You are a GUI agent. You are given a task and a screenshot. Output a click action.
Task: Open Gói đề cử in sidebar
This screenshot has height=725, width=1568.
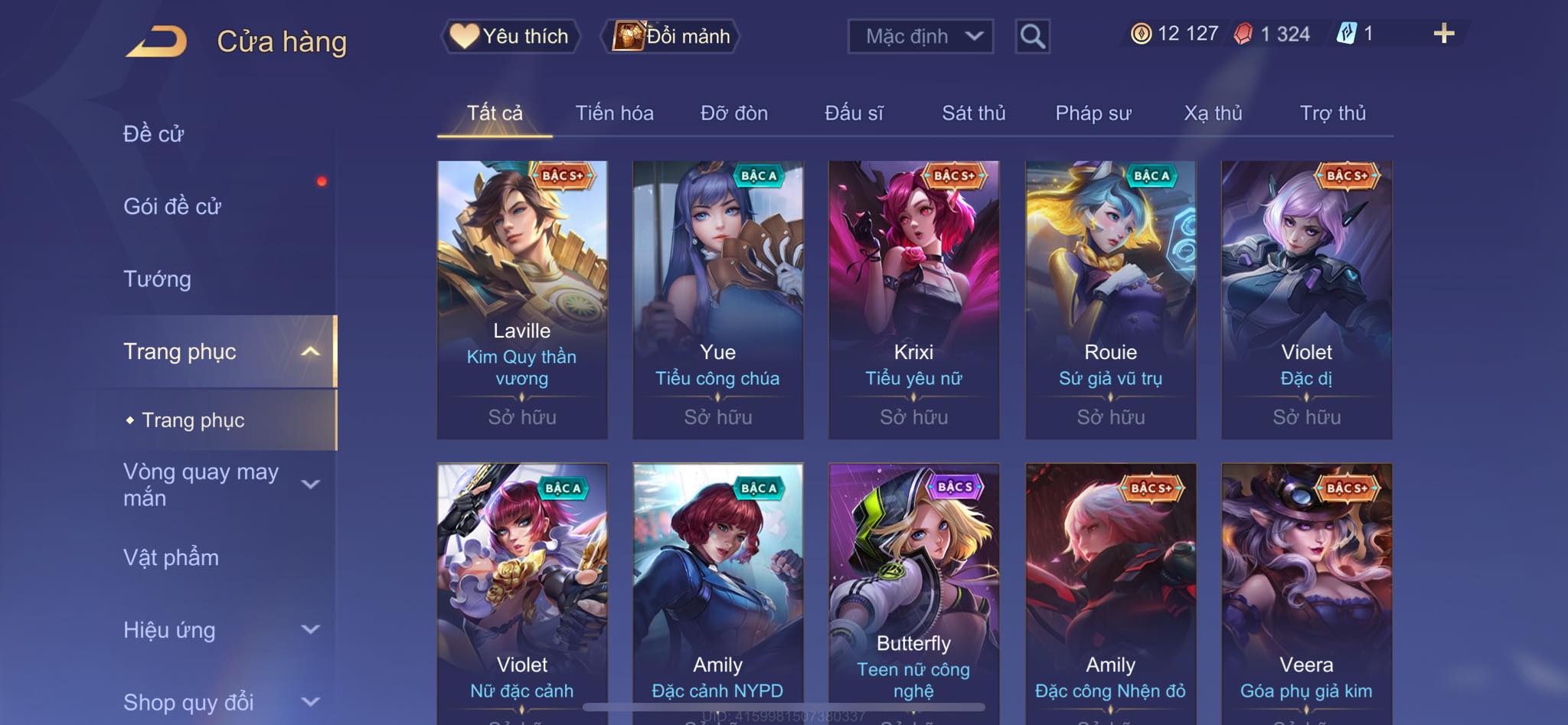coord(172,207)
